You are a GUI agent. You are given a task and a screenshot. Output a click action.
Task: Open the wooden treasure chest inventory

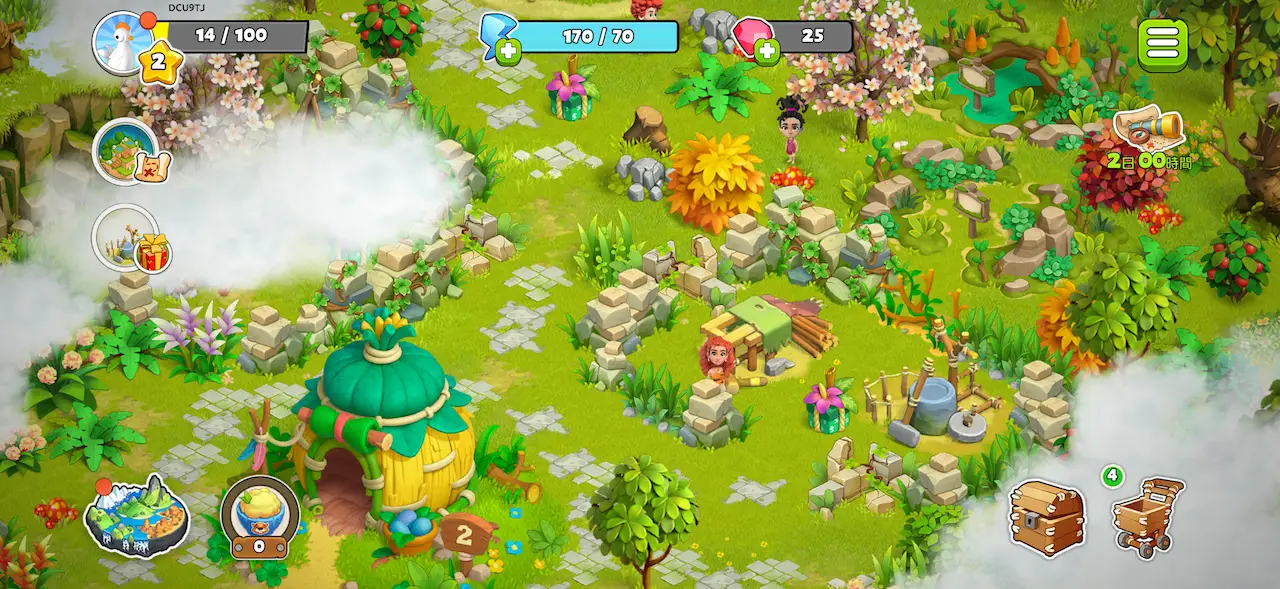click(x=1046, y=516)
